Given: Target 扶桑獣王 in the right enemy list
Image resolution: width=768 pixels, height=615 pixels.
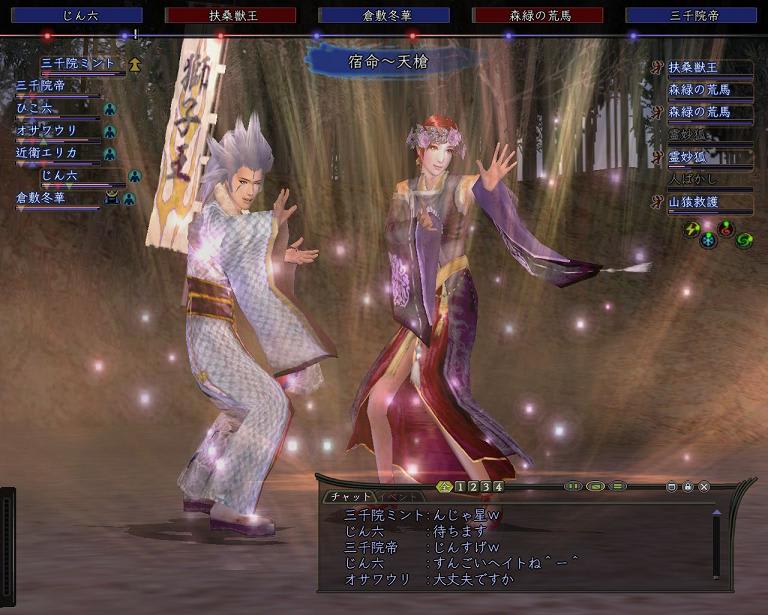Looking at the screenshot, I should pos(699,67).
